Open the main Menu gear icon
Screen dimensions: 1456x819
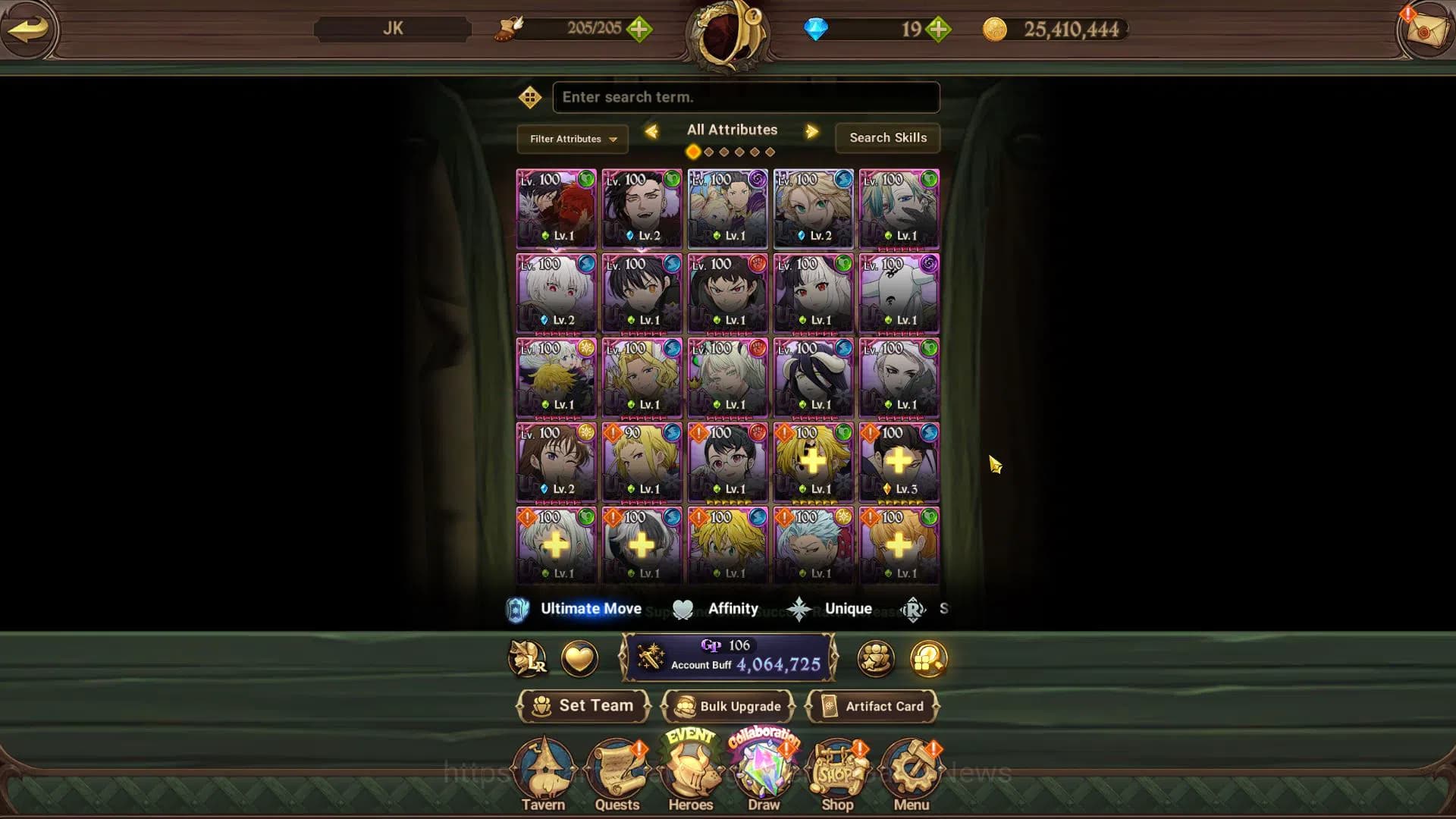pyautogui.click(x=911, y=773)
